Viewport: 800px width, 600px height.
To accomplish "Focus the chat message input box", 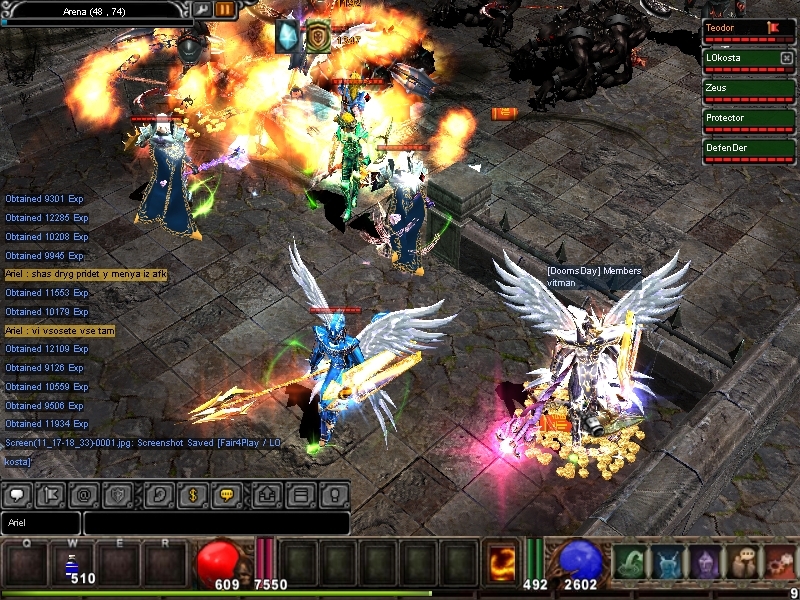I will click(x=216, y=523).
